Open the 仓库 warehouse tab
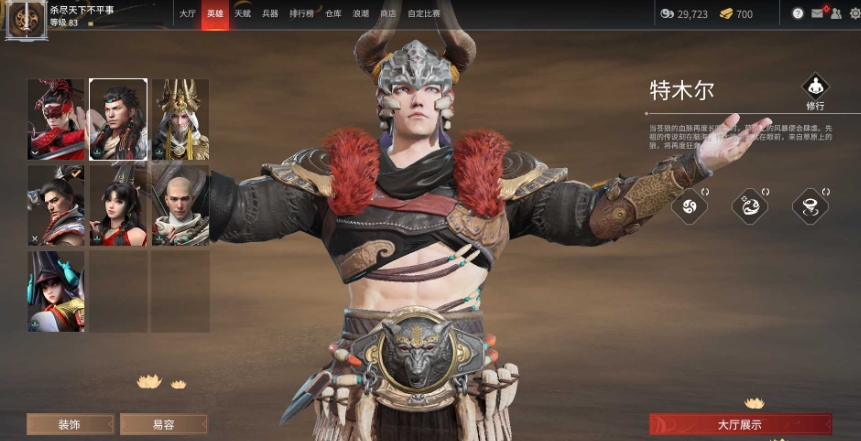The image size is (861, 441). pyautogui.click(x=333, y=14)
